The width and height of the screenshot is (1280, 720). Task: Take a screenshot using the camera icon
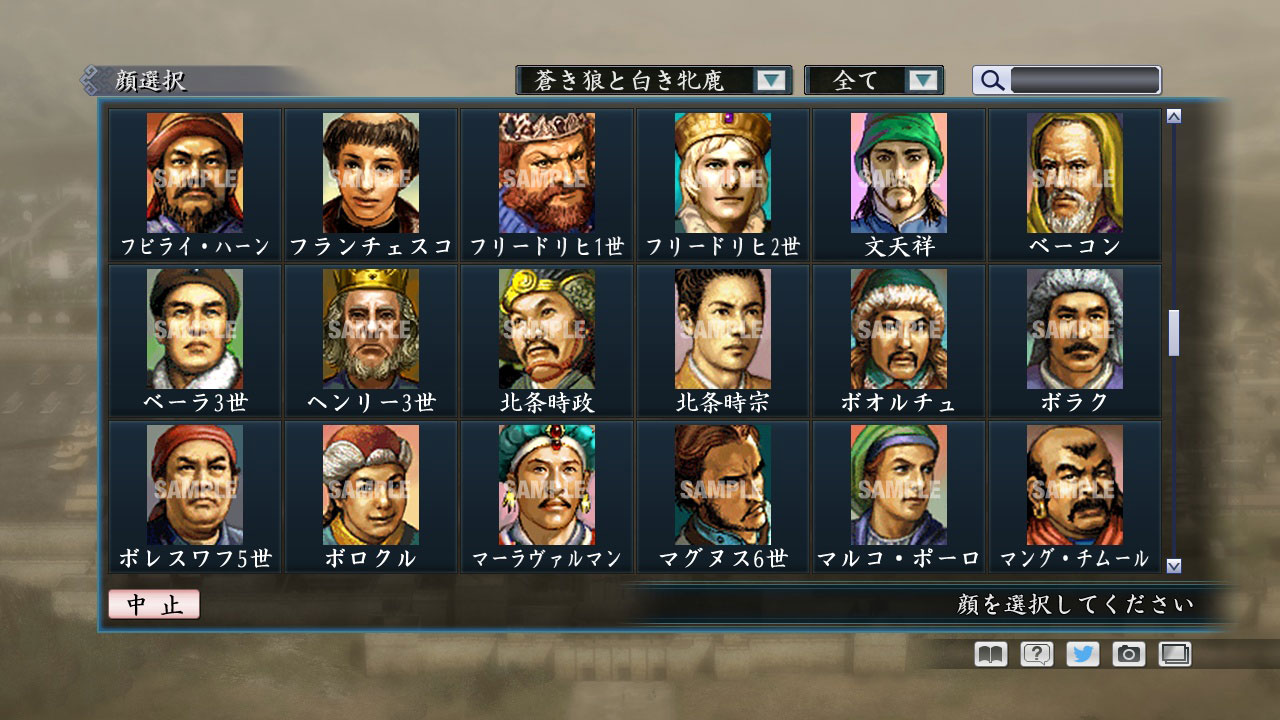[1128, 654]
